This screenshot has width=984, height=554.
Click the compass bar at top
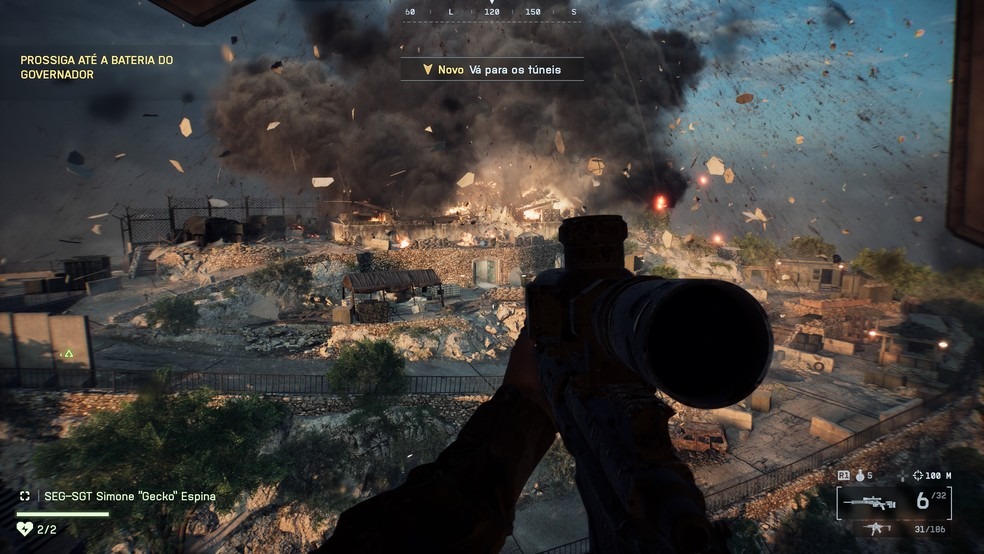(490, 12)
